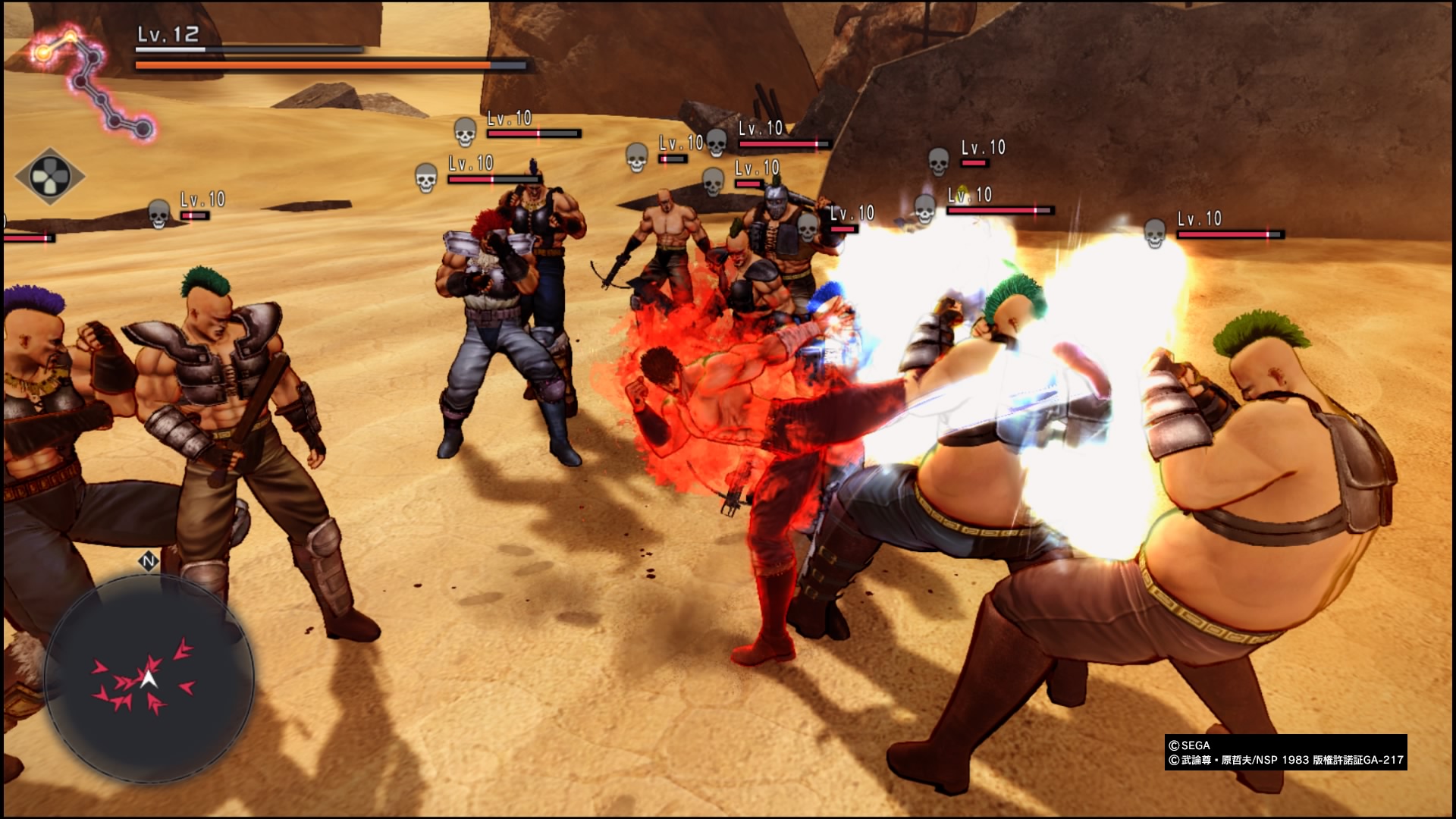Click the circular minimap radar
Image resolution: width=1456 pixels, height=819 pixels.
pyautogui.click(x=149, y=677)
